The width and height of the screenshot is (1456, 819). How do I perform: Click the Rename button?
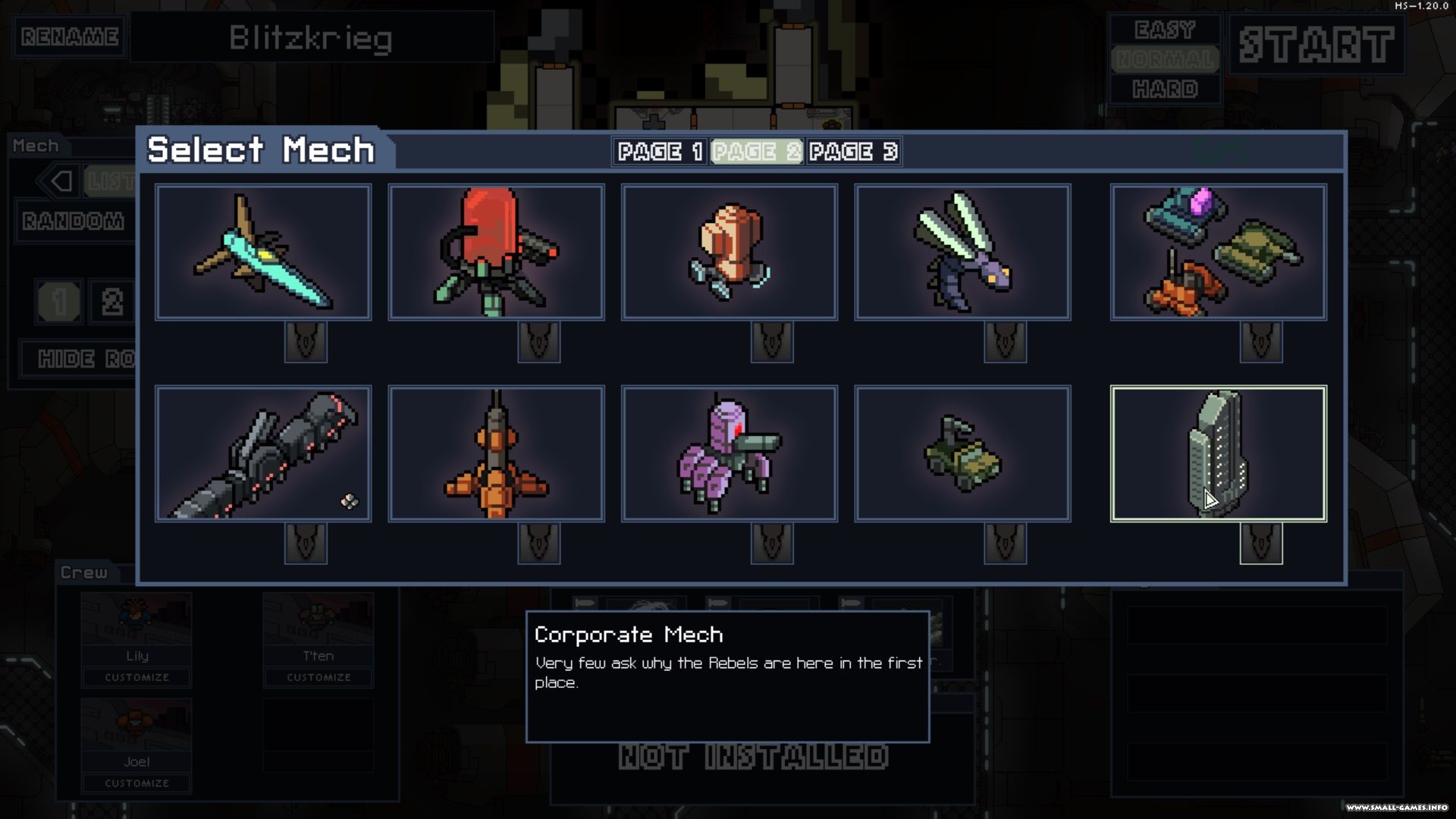70,36
